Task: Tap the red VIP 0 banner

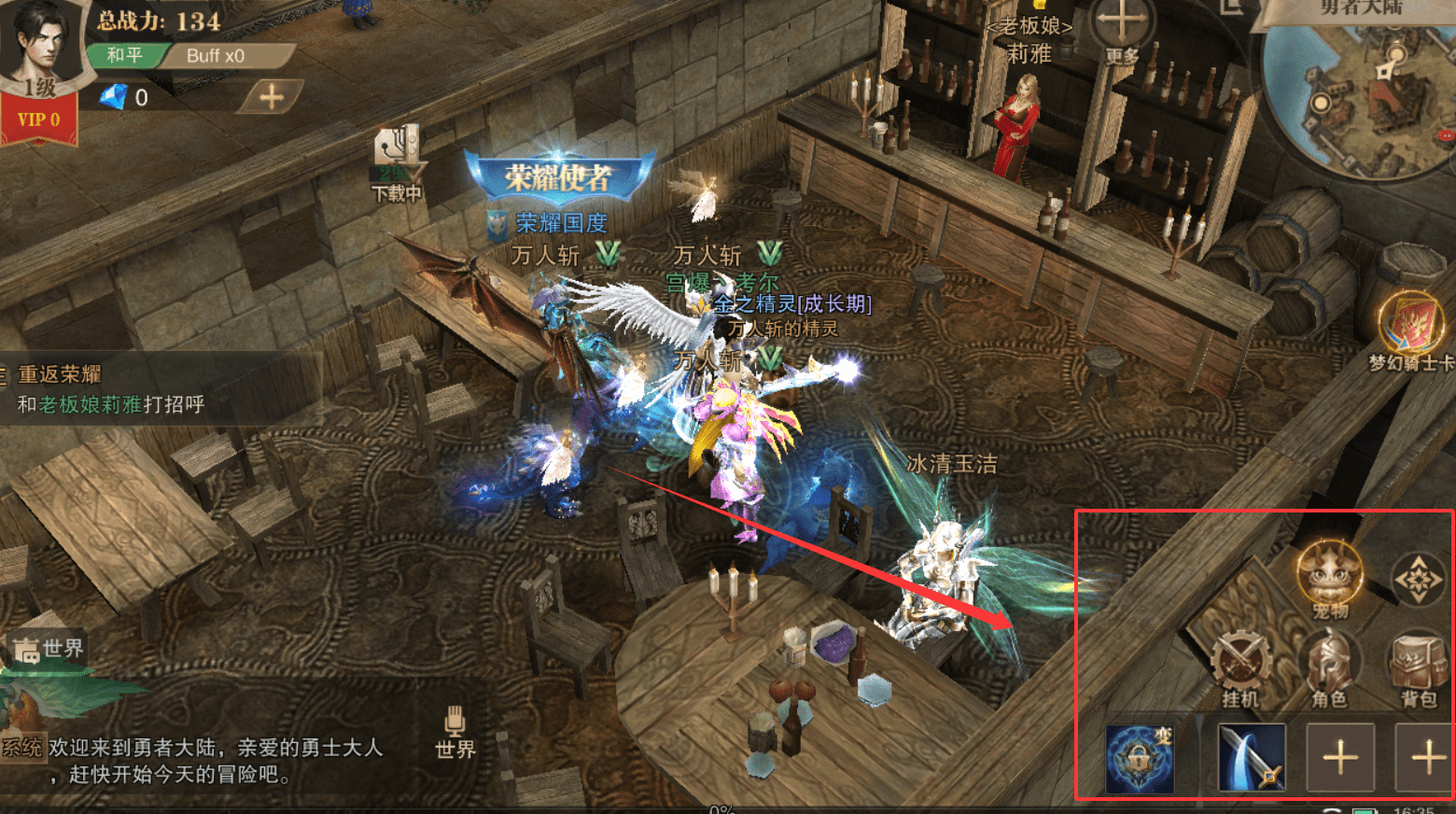Action: pos(38,120)
